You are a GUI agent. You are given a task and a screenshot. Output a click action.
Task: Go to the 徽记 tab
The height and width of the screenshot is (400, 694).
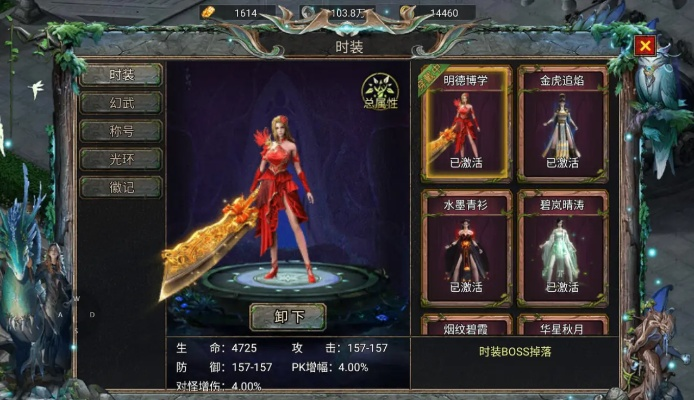(x=121, y=187)
